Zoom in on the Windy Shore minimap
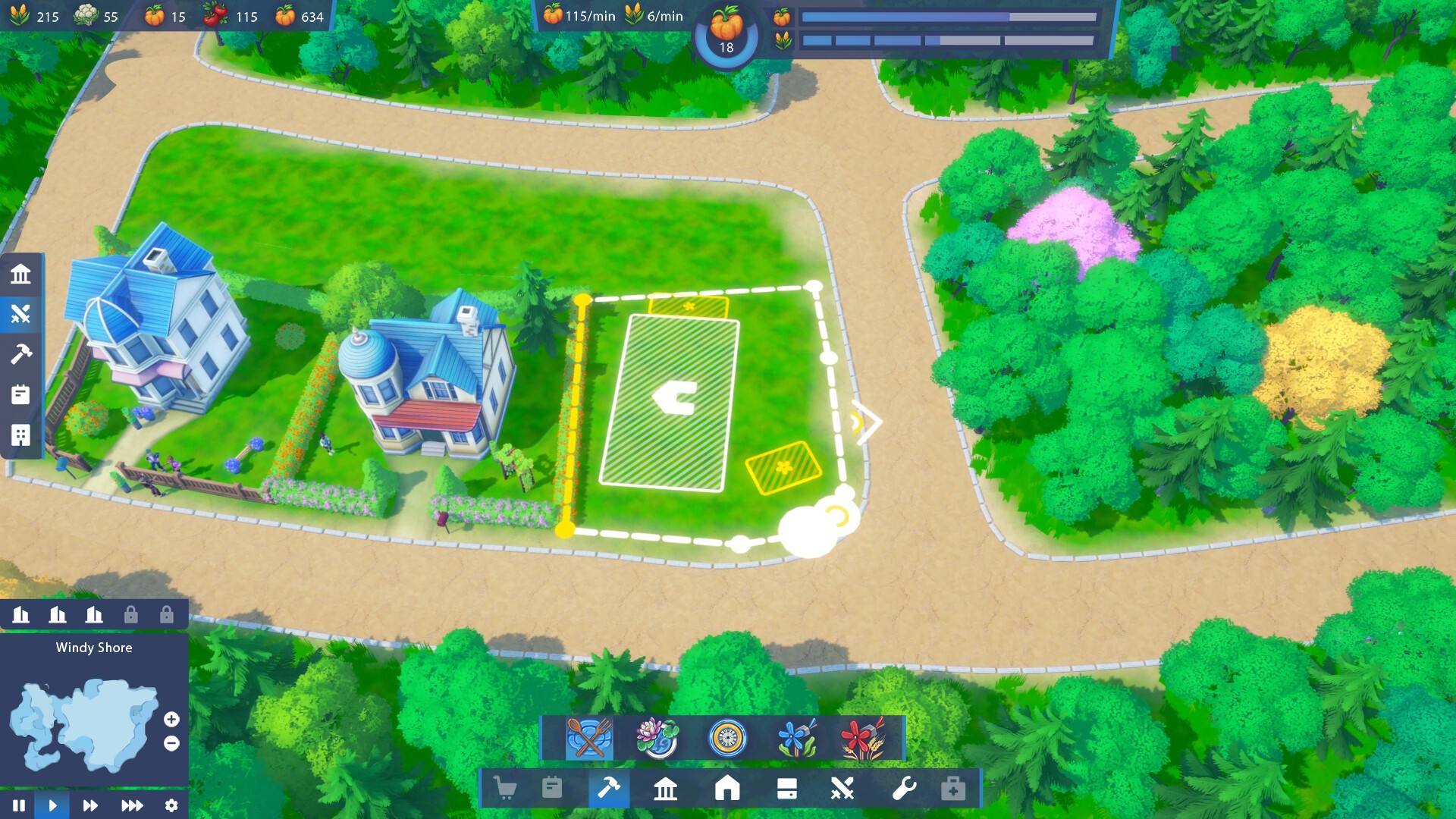This screenshot has height=819, width=1456. [171, 719]
